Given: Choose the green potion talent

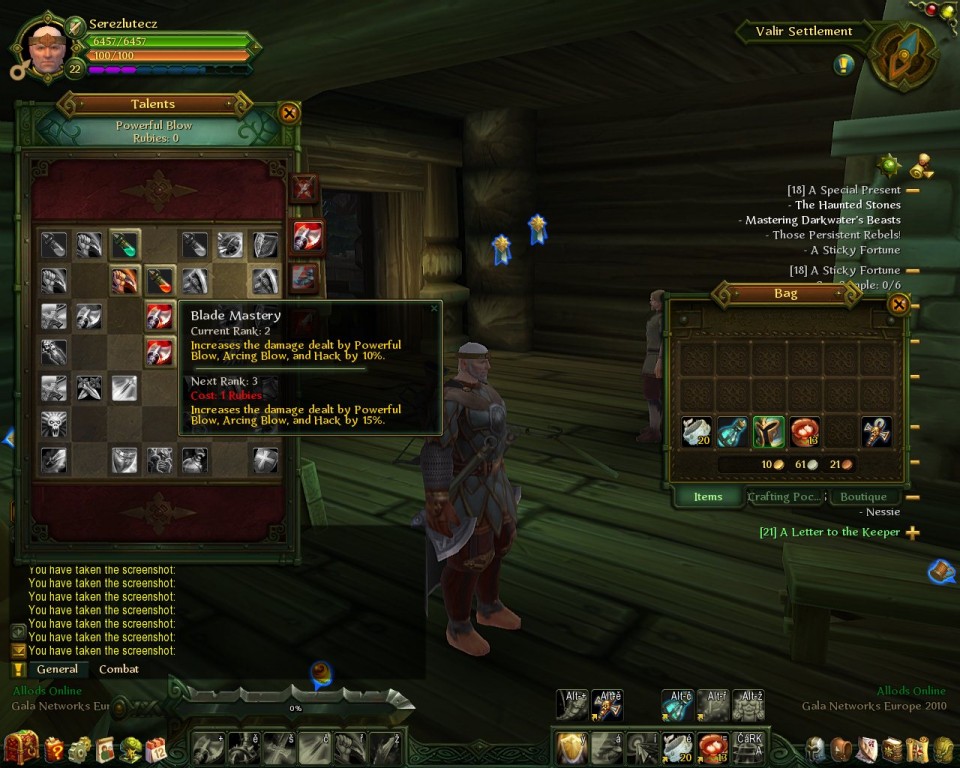Looking at the screenshot, I should point(124,245).
